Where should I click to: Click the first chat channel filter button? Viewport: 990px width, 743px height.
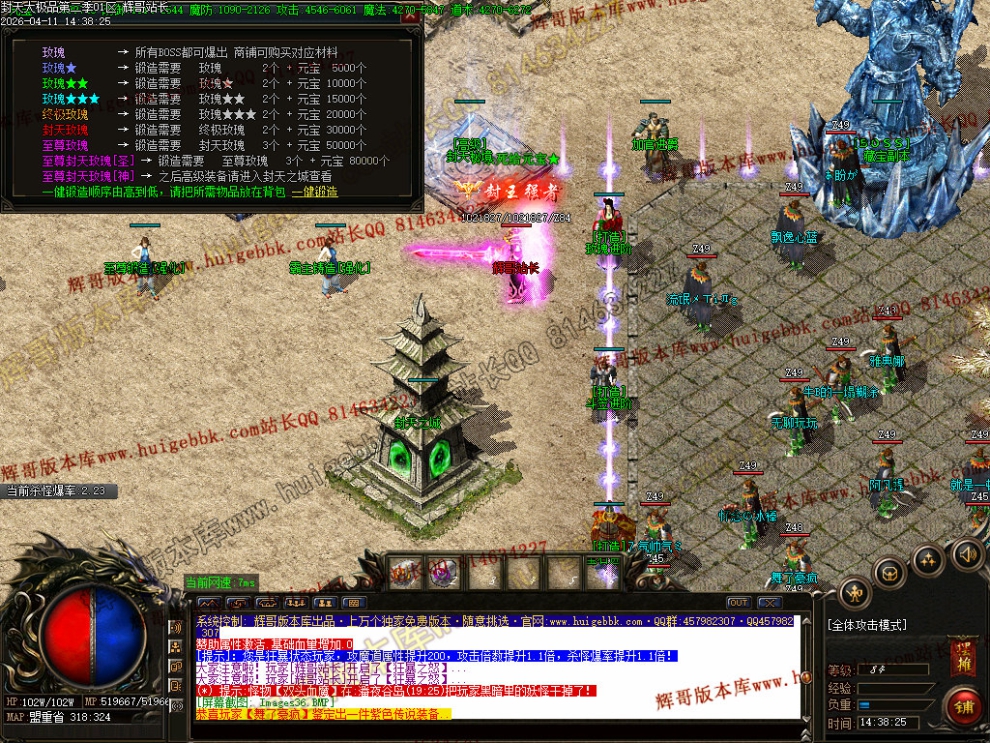208,603
